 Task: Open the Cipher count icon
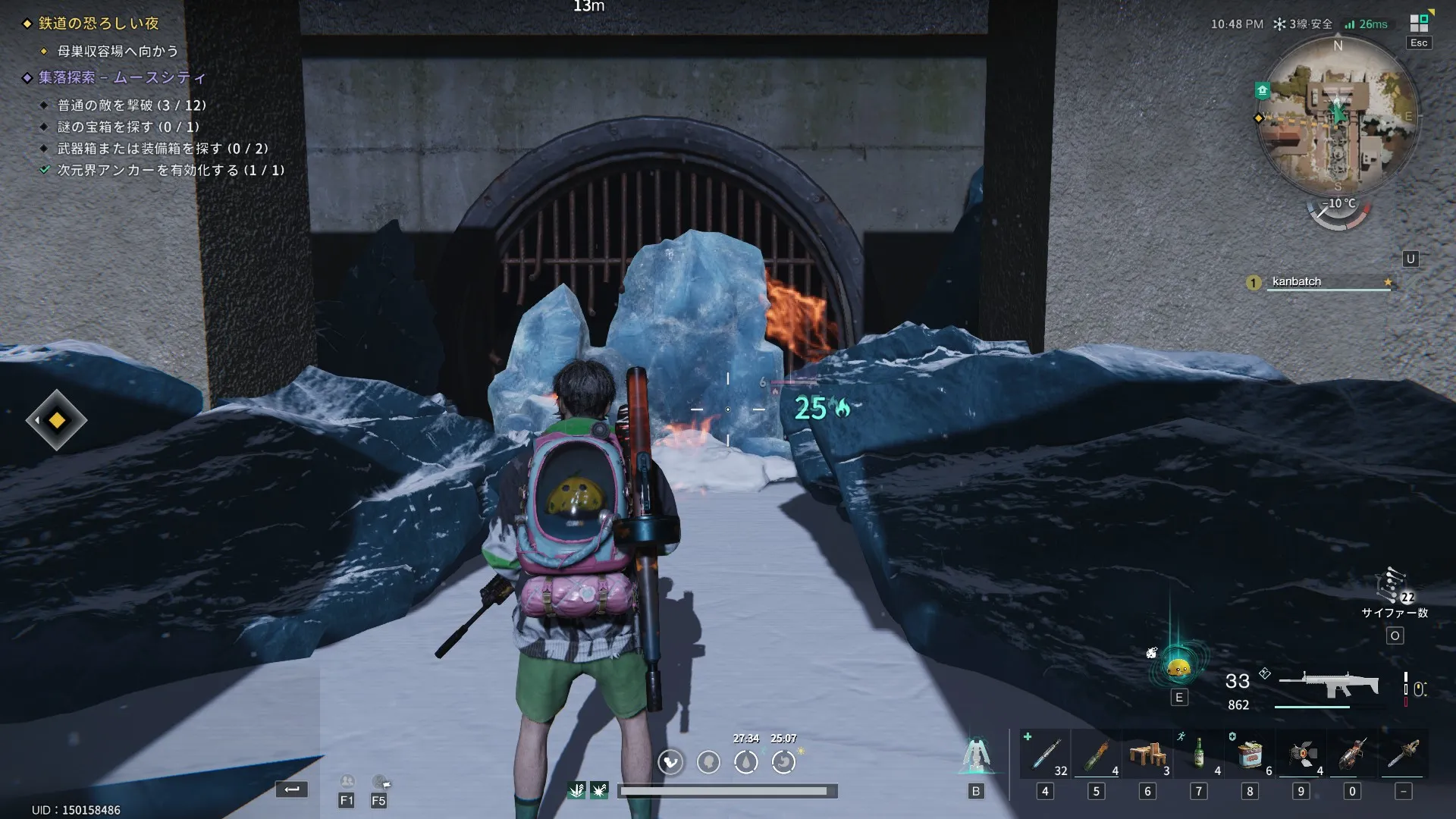[1393, 588]
